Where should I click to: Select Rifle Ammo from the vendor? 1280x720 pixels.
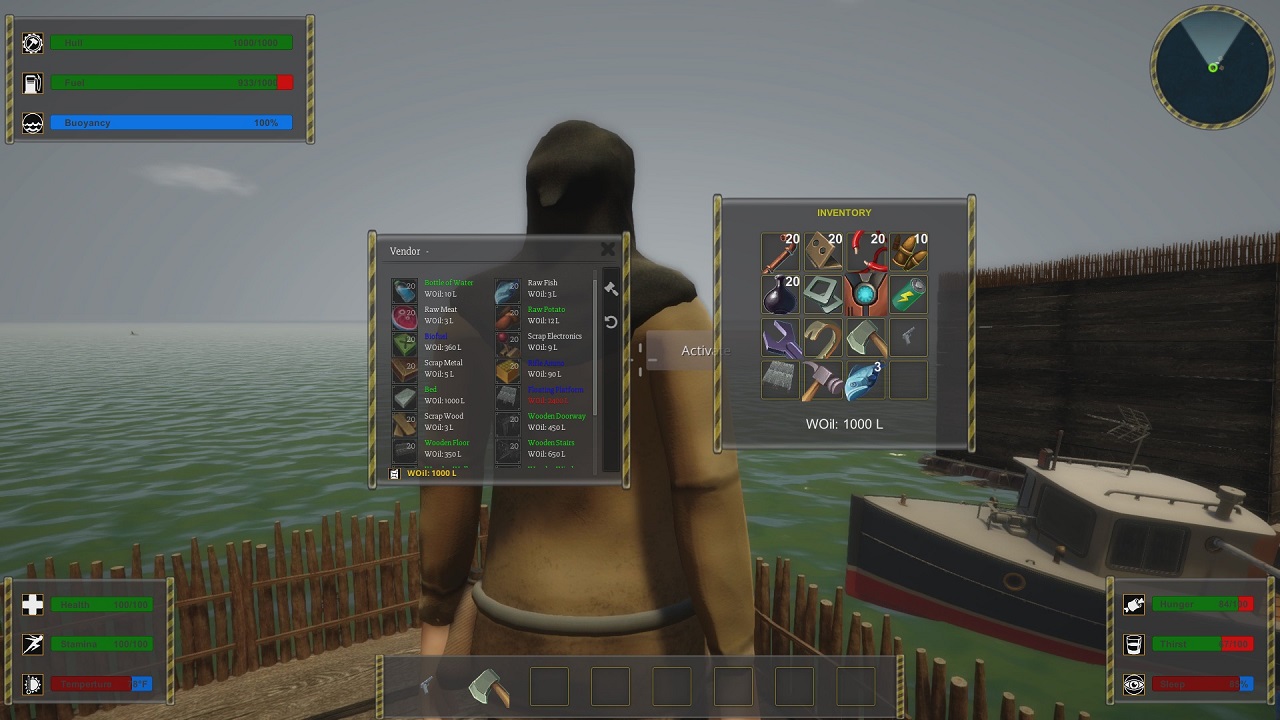click(508, 370)
